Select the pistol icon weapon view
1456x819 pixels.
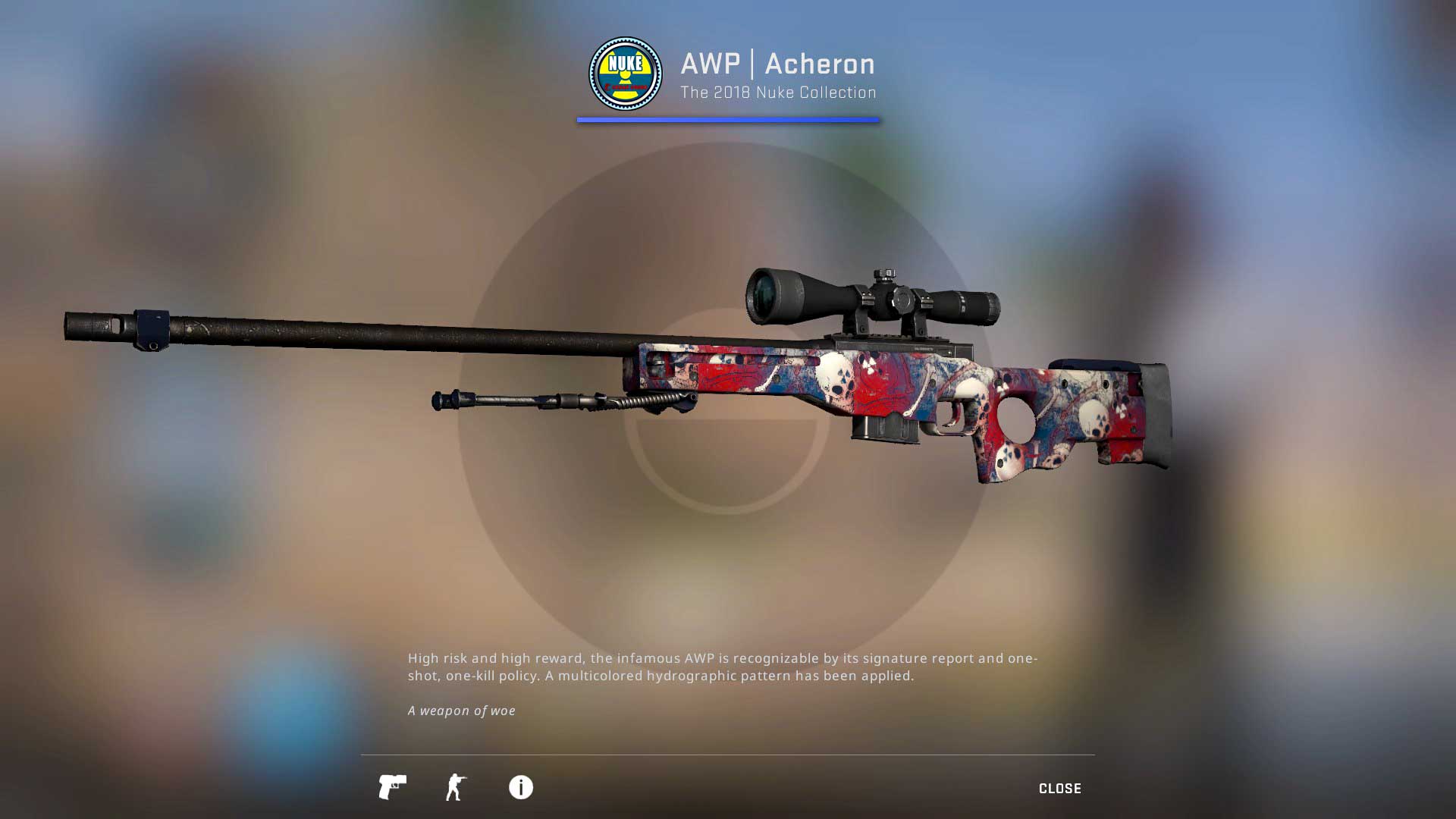point(392,787)
